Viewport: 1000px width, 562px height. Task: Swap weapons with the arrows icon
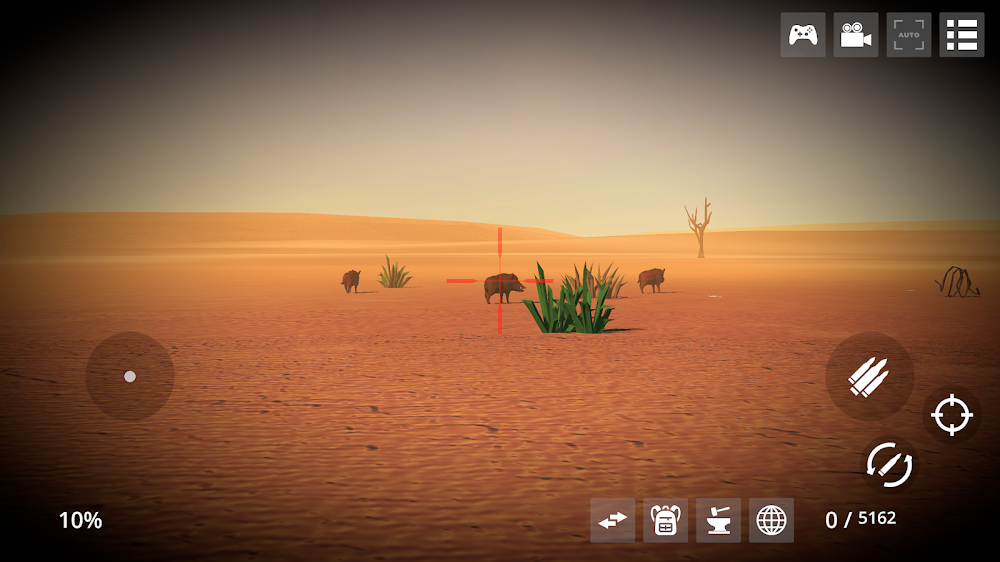coord(612,520)
